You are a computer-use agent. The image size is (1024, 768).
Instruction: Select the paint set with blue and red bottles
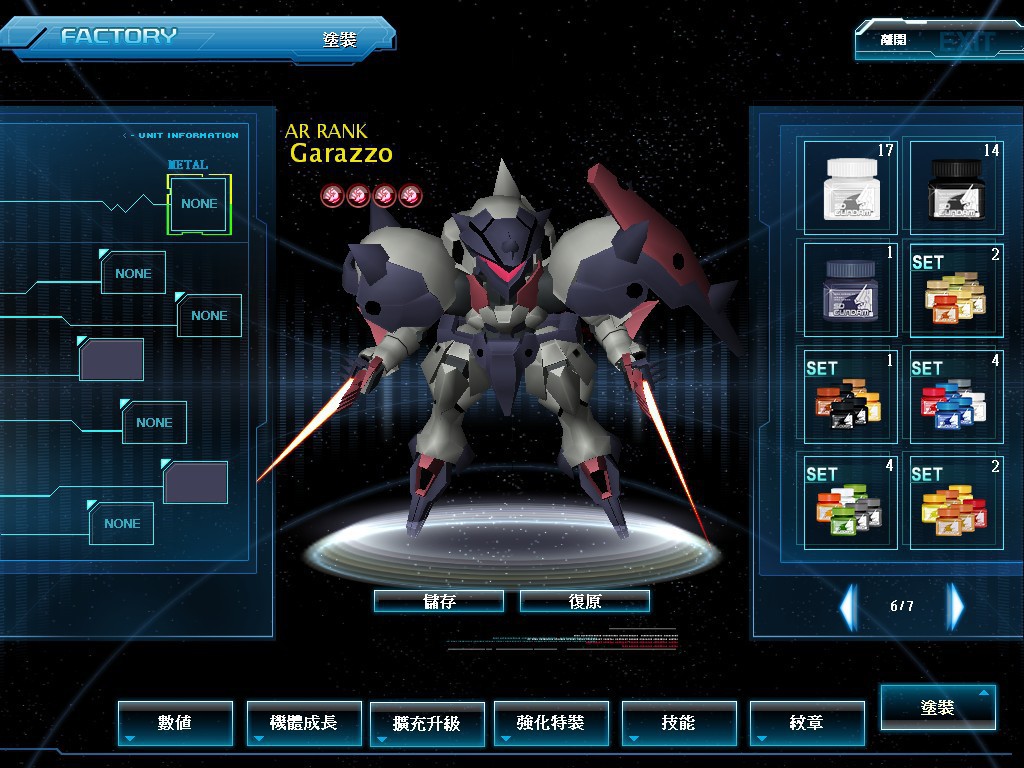(x=954, y=395)
